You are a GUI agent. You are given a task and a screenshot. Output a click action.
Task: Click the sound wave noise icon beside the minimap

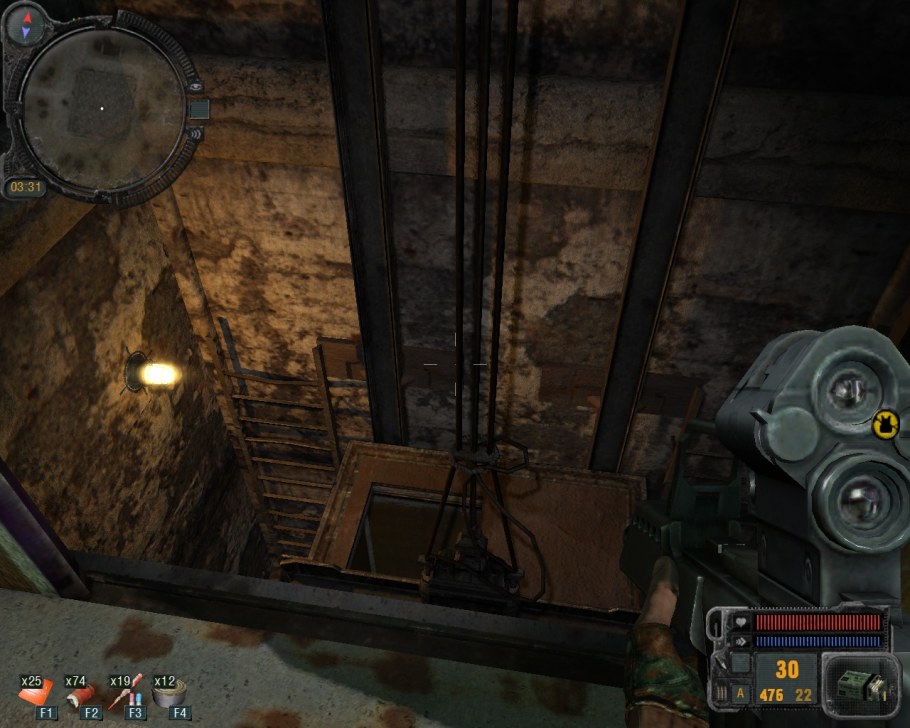pos(194,132)
